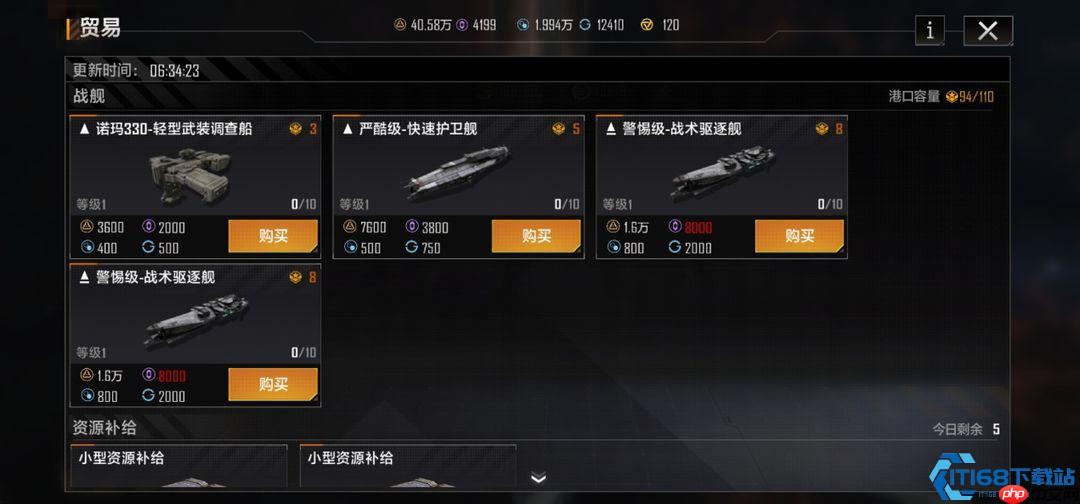Select the 严酷级 frigate ship image
Image resolution: width=1080 pixels, height=504 pixels.
[x=457, y=172]
